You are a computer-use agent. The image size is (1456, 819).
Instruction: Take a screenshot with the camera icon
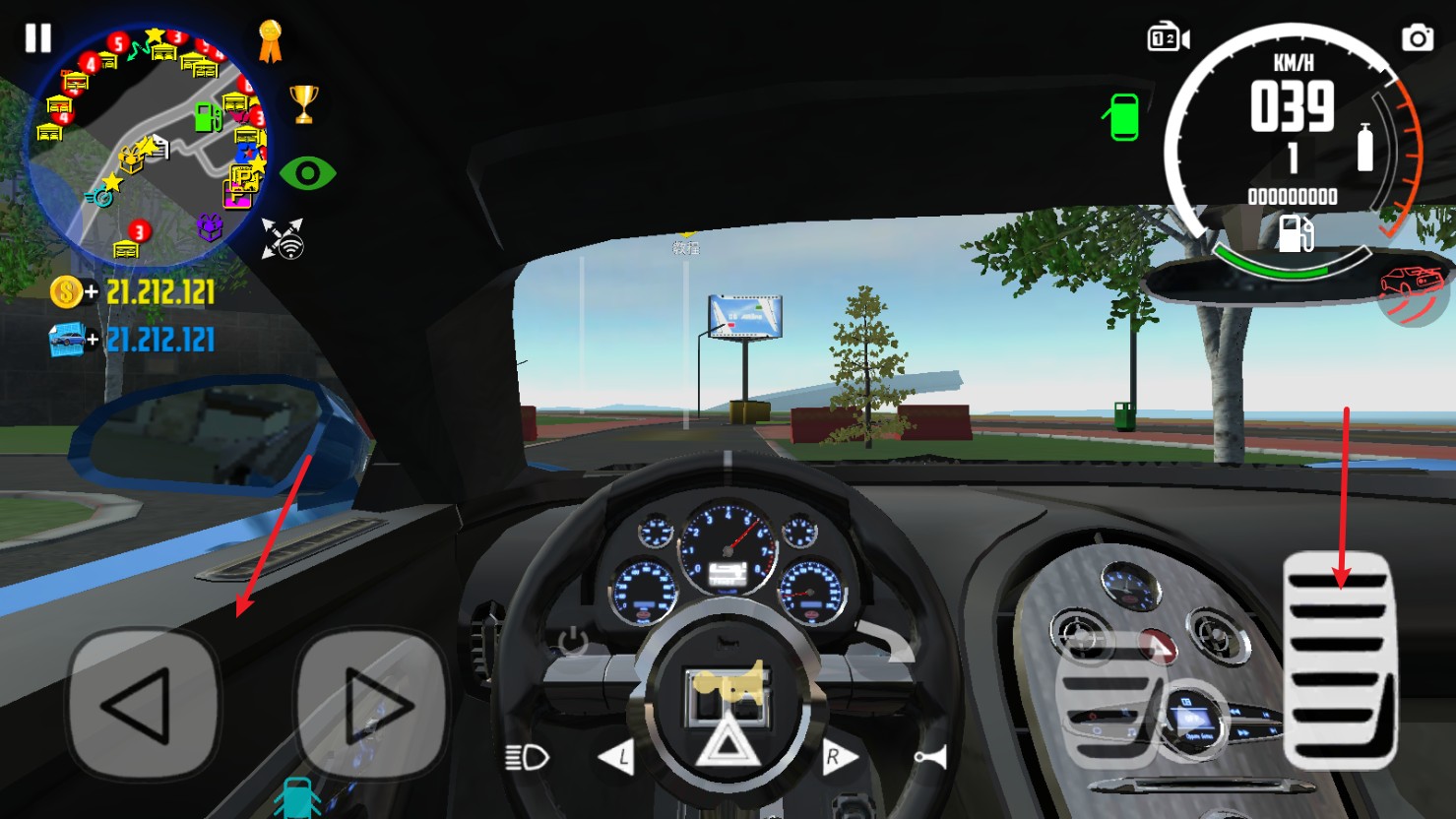pos(1418,38)
